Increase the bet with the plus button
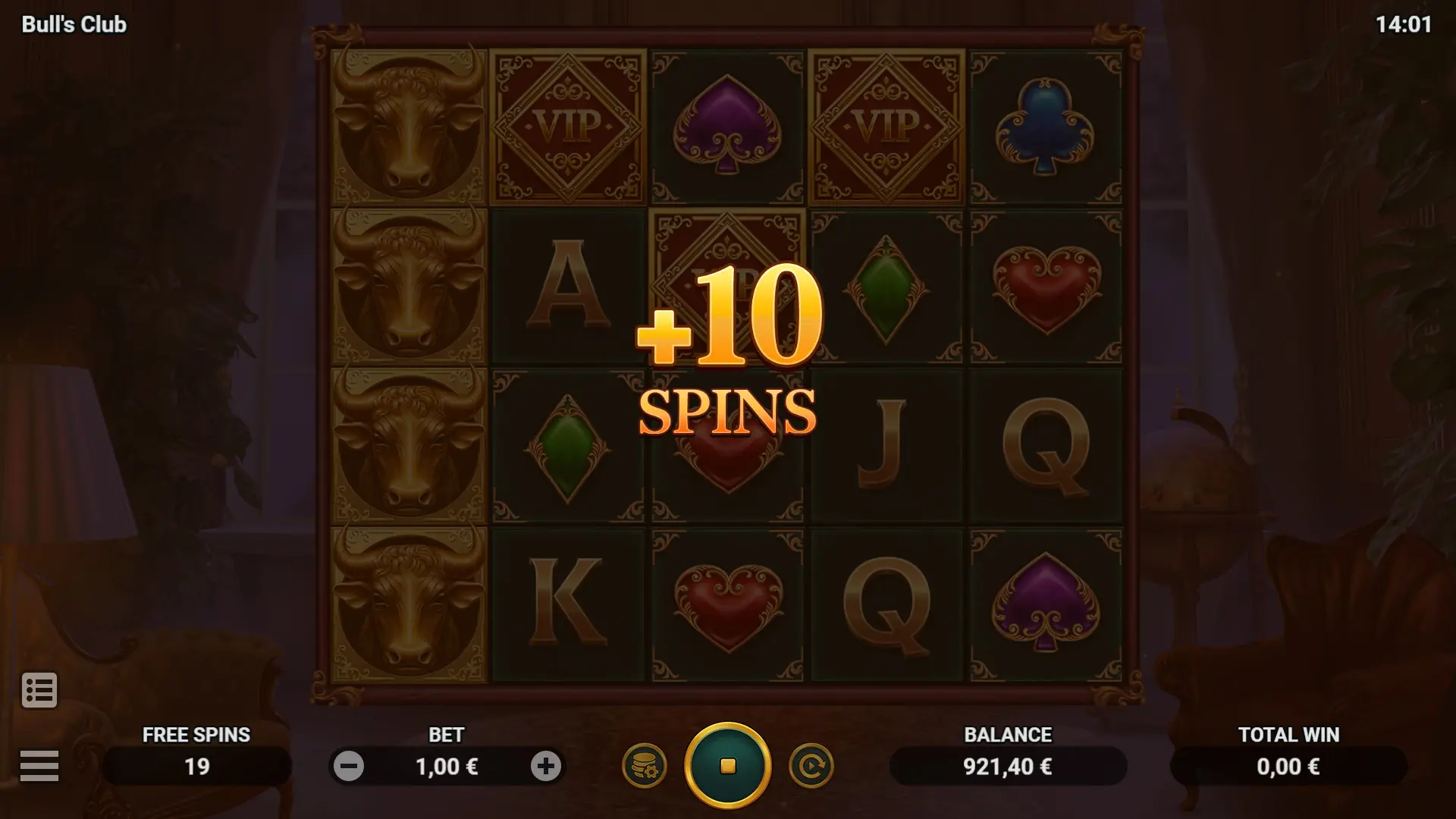 [545, 766]
